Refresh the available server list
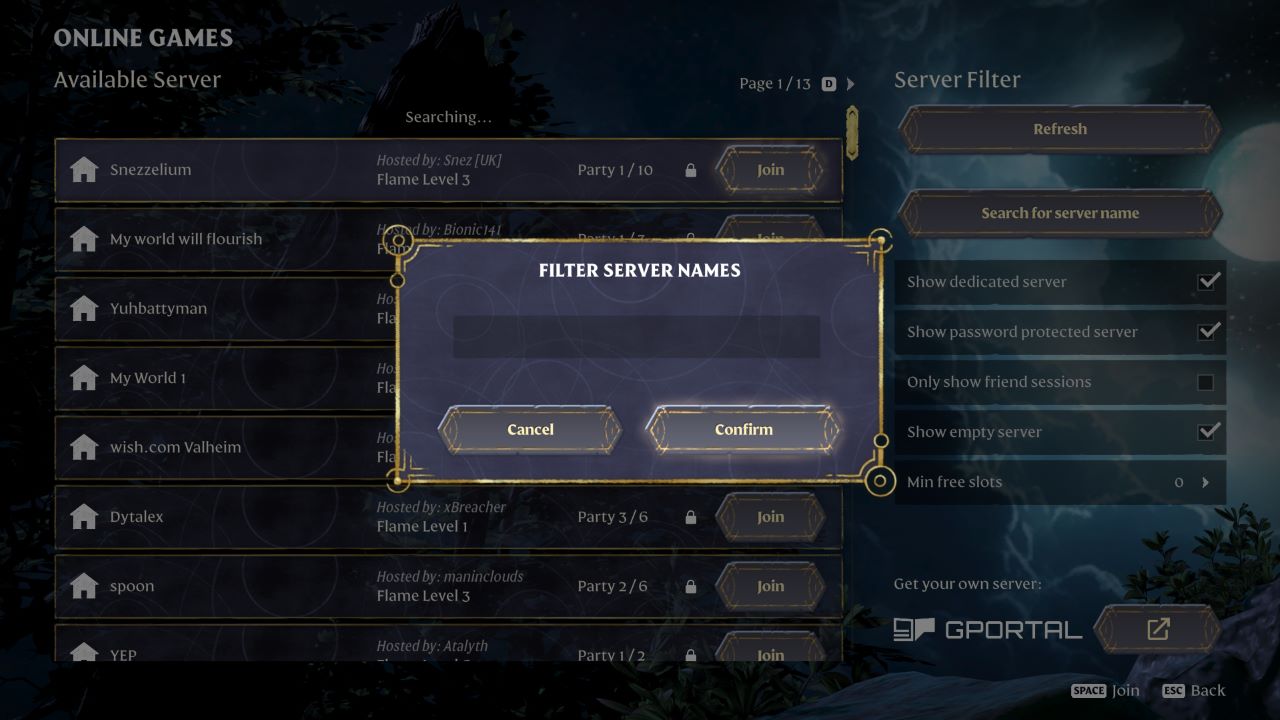The width and height of the screenshot is (1280, 720). (1059, 128)
